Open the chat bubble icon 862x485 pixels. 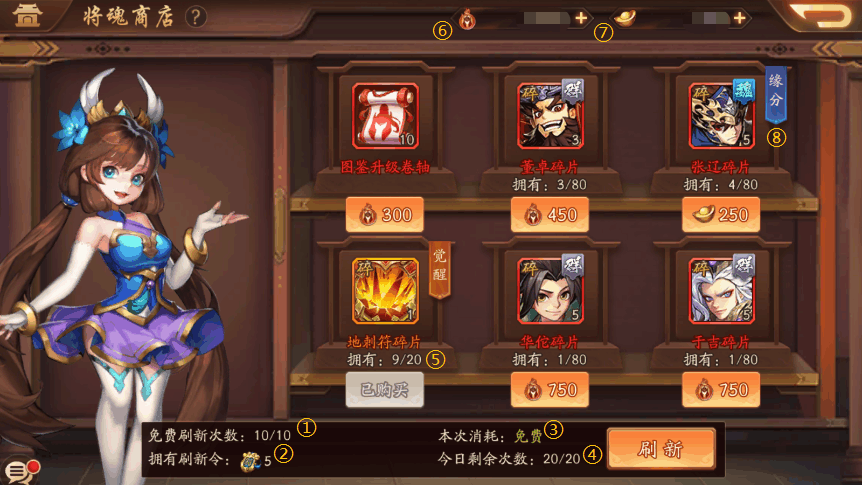[18, 471]
